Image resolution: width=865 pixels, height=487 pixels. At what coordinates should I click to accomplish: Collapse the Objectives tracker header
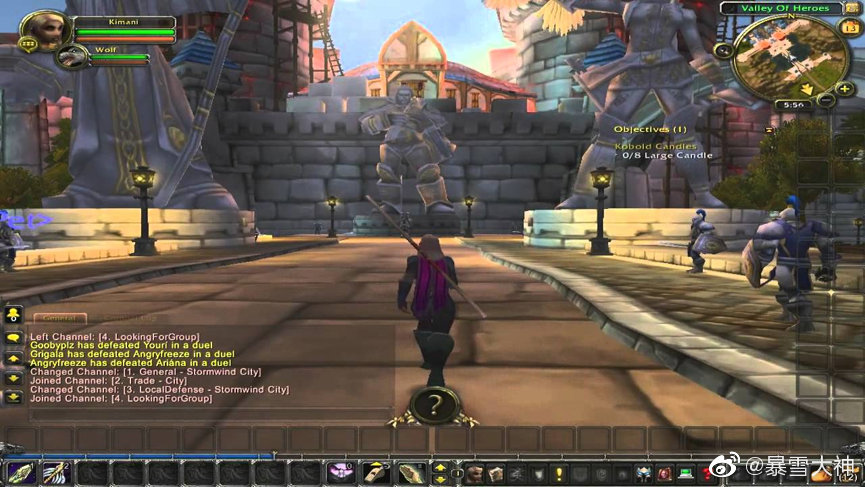coord(650,129)
